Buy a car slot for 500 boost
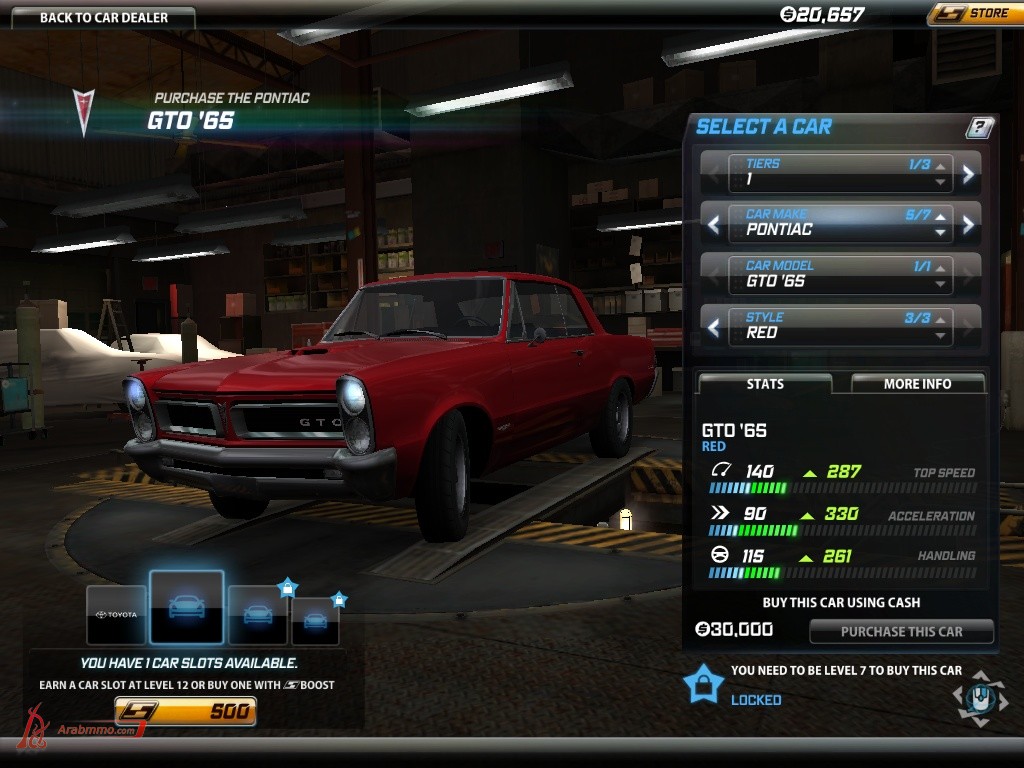Image resolution: width=1024 pixels, height=768 pixels. 186,712
